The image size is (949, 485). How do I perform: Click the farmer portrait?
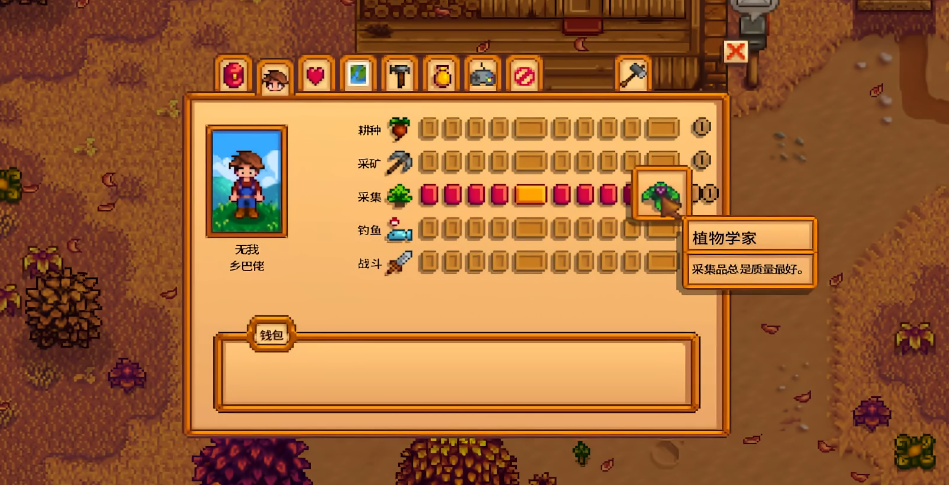pyautogui.click(x=246, y=180)
